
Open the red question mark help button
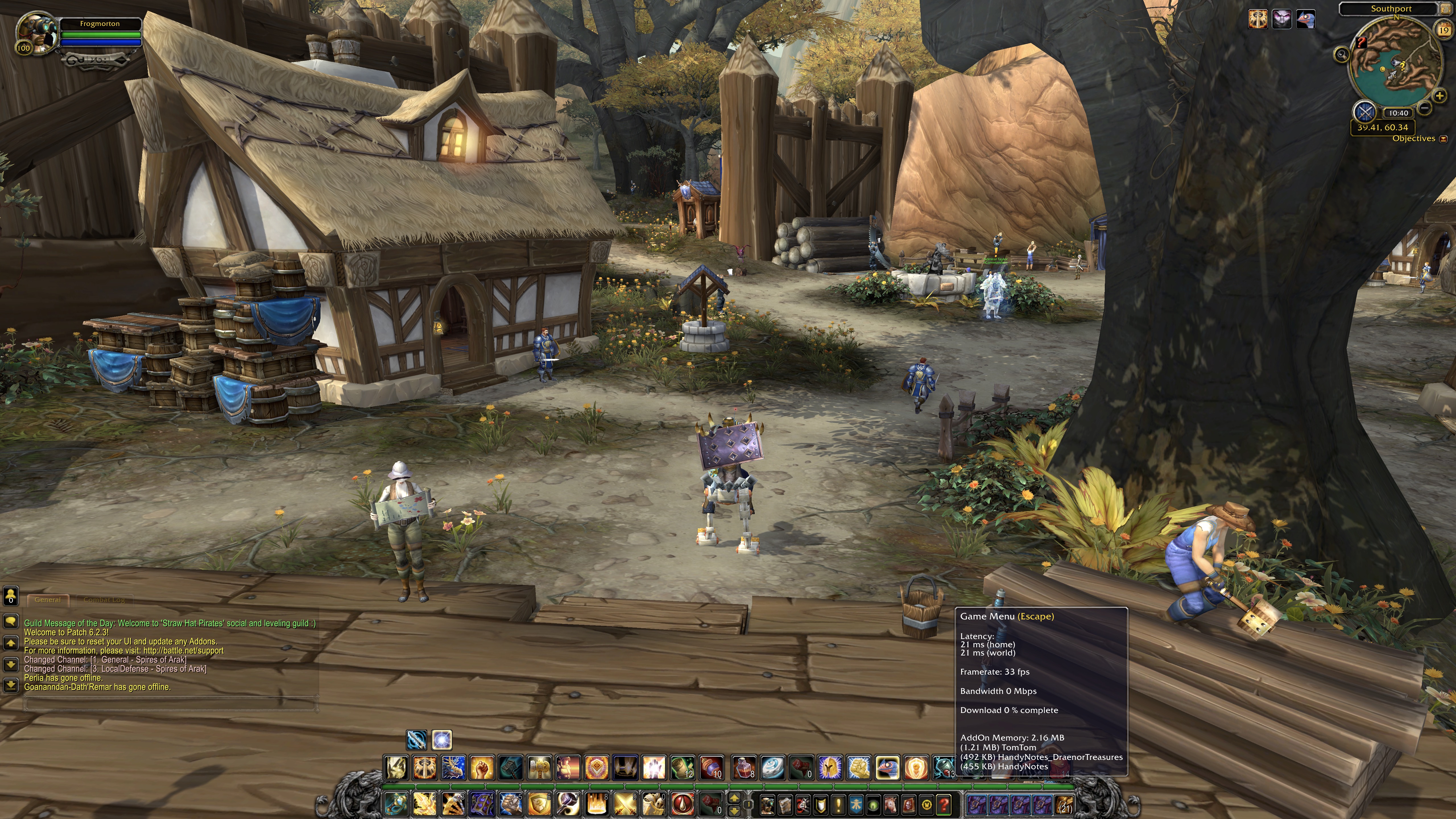click(943, 804)
